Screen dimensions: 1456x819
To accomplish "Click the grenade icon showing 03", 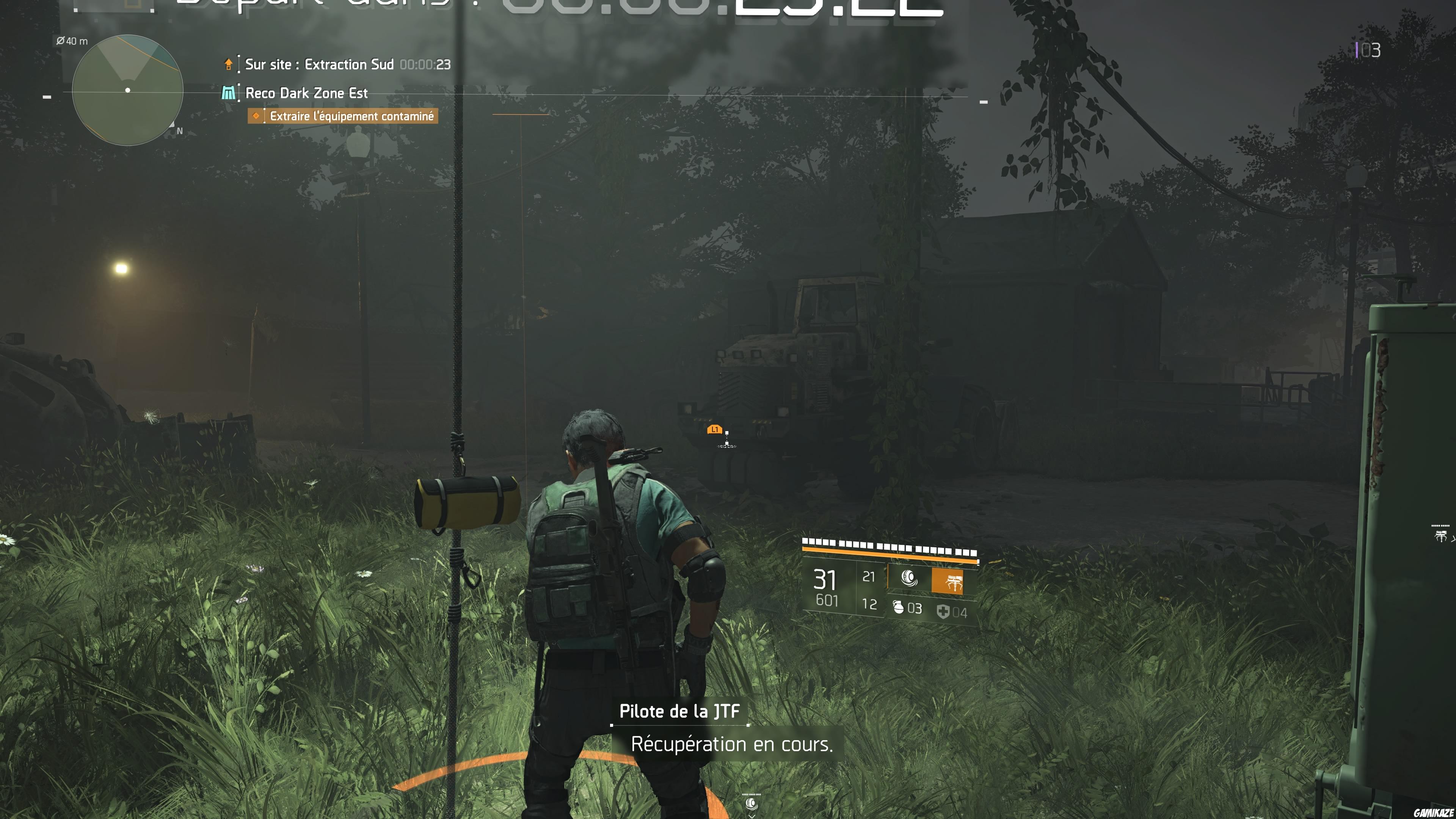I will pyautogui.click(x=900, y=608).
